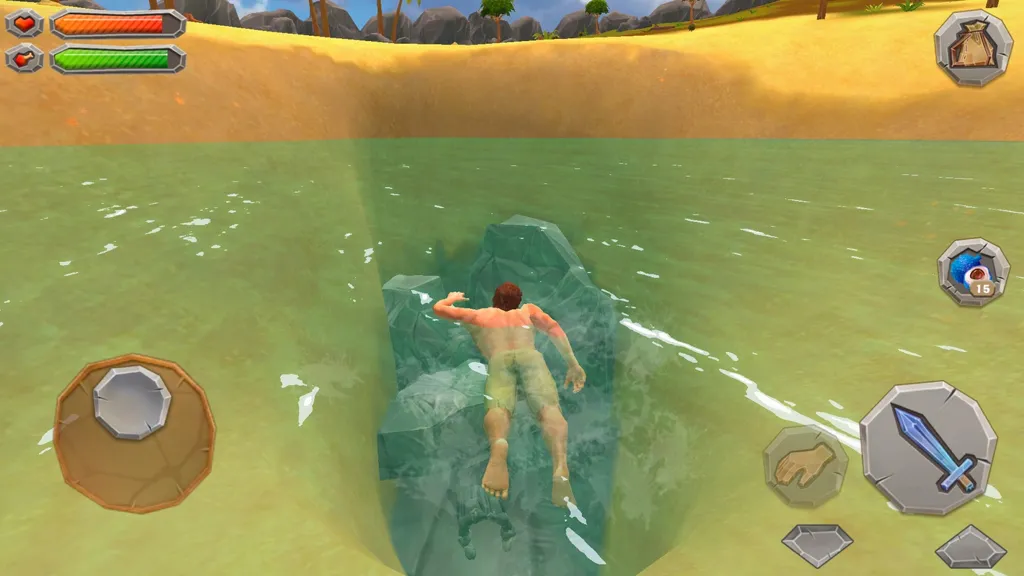1024x576 pixels.
Task: Tap the hand interact button
Action: tap(806, 466)
